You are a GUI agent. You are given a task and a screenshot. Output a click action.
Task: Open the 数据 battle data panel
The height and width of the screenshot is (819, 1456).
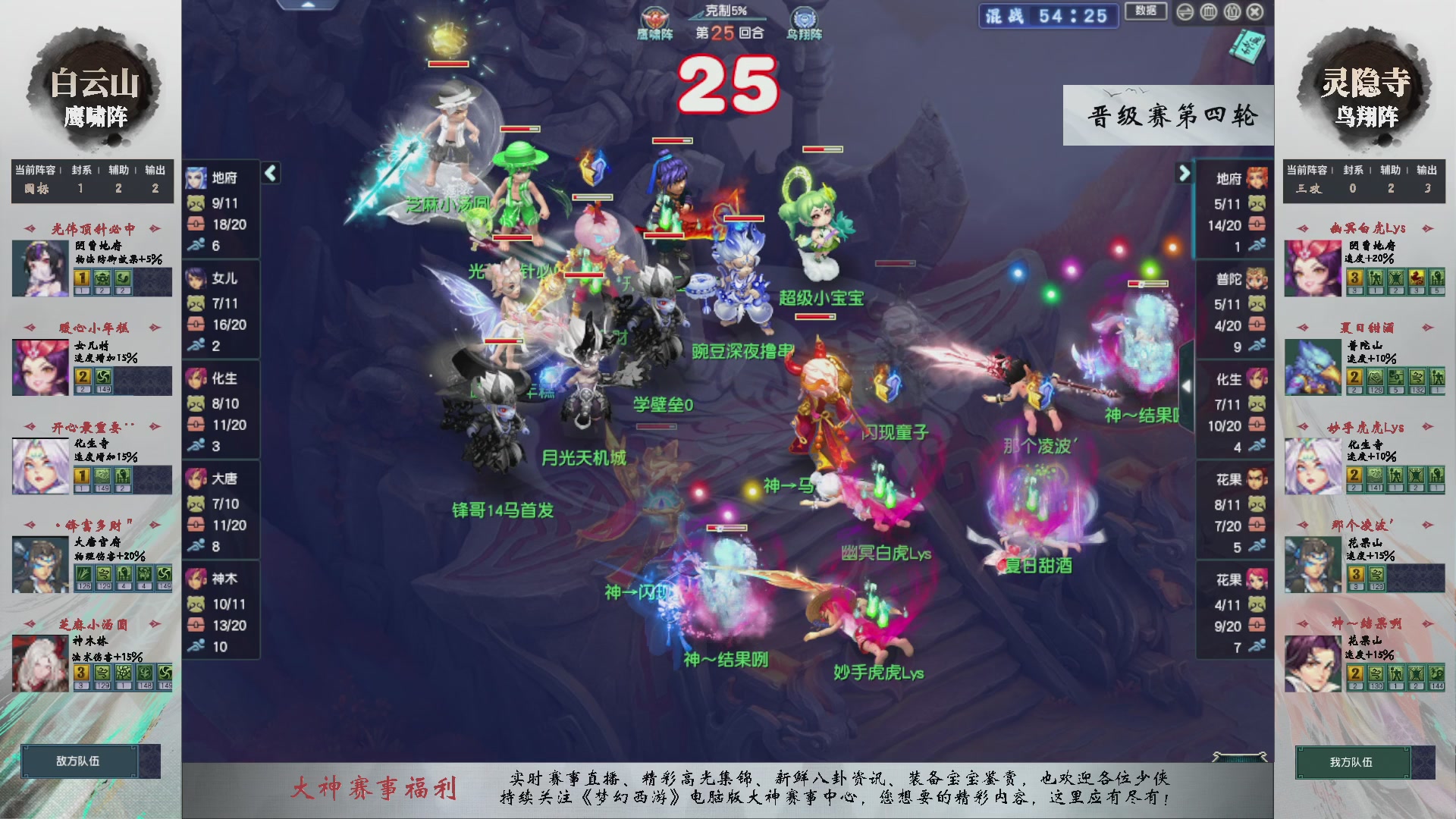click(1146, 11)
